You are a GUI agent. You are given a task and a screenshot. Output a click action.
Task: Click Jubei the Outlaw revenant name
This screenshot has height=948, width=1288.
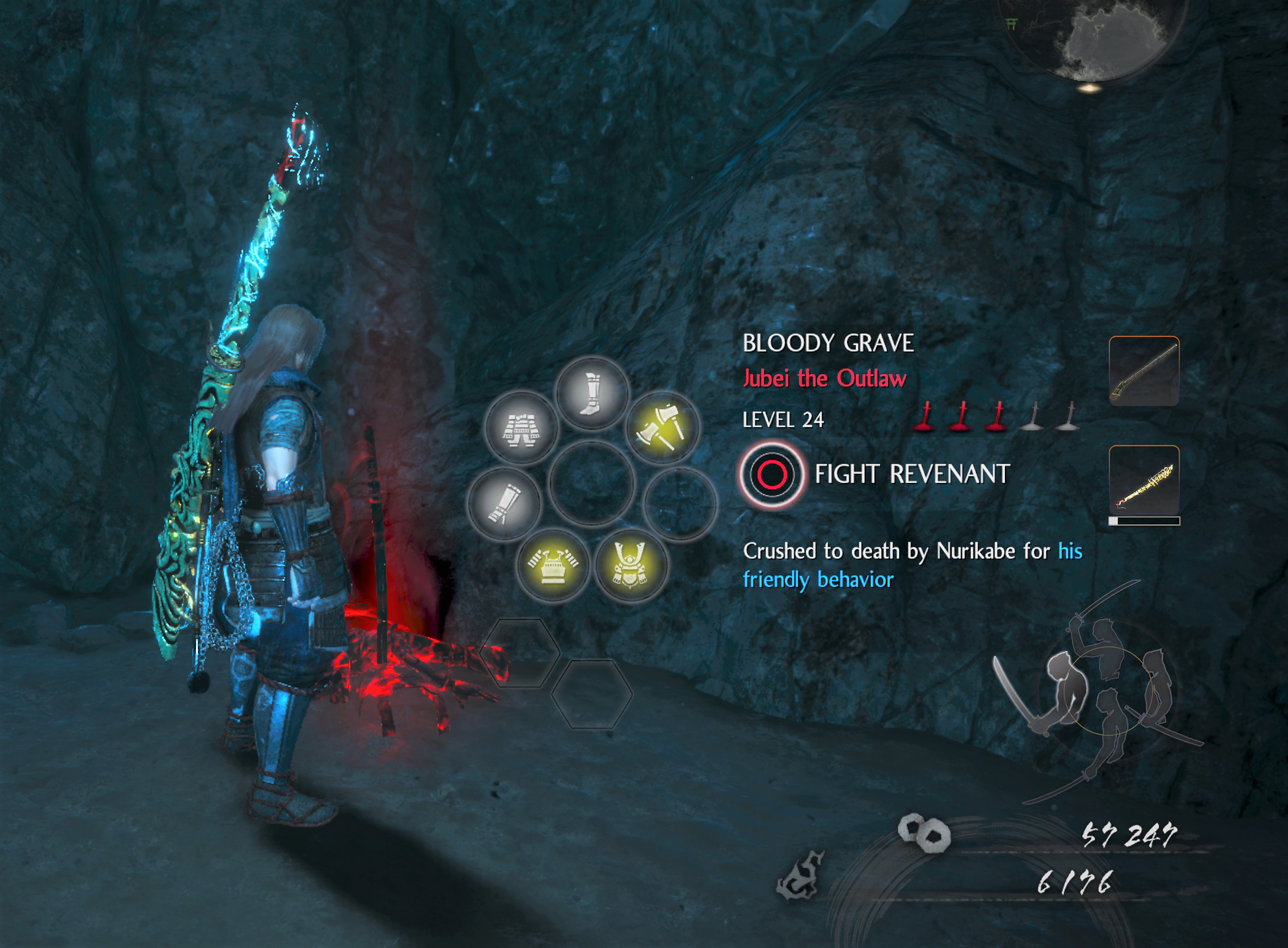pyautogui.click(x=824, y=379)
